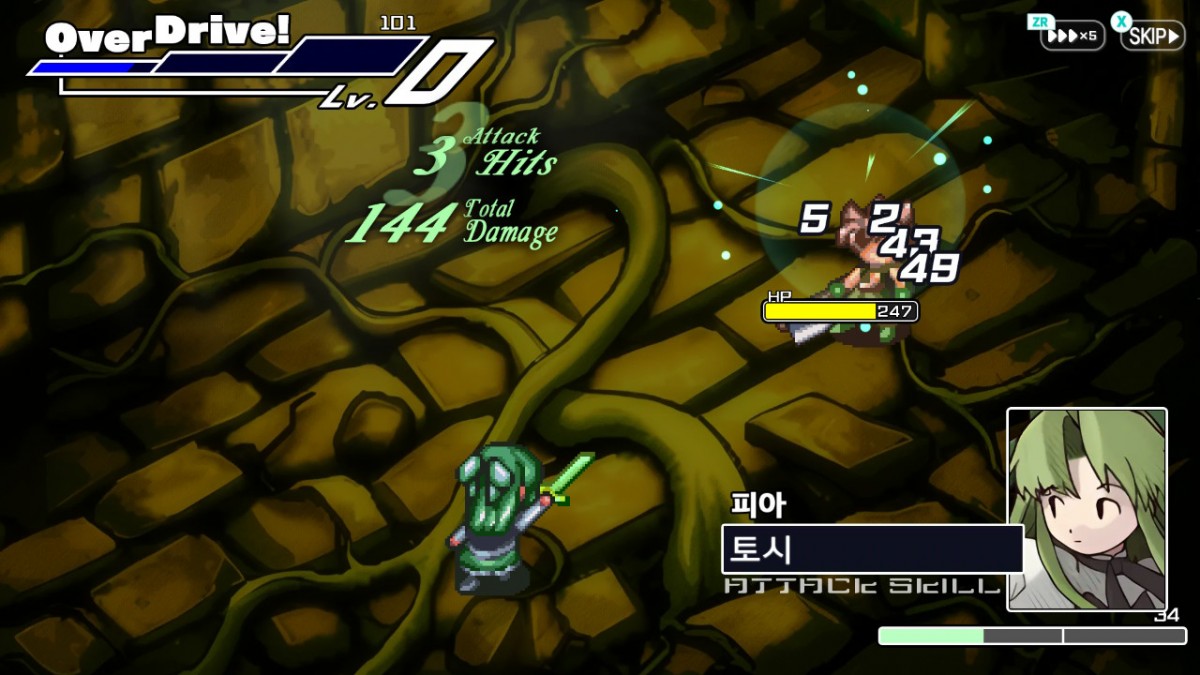Toggle the x5 fast-forward speed button
This screenshot has width=1200, height=675.
(x=1072, y=36)
